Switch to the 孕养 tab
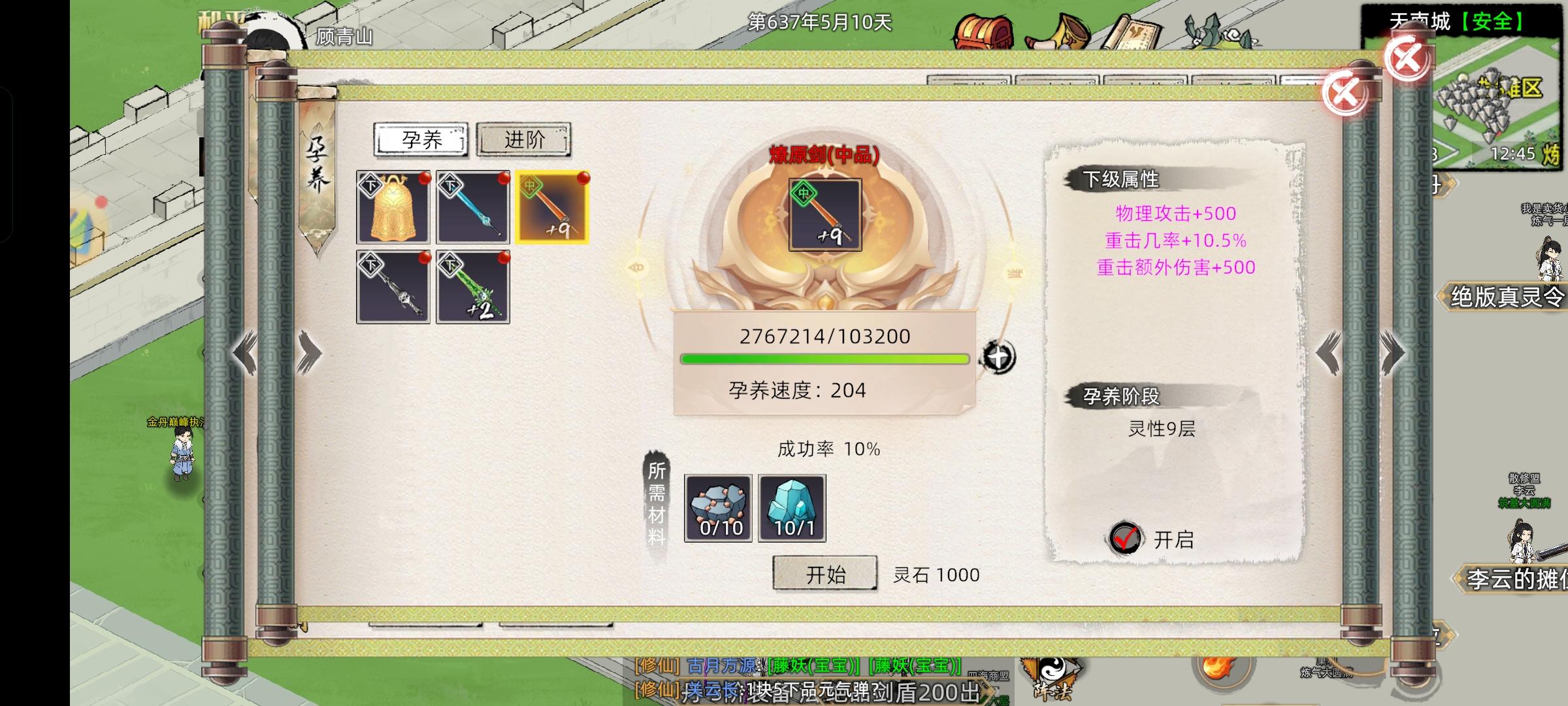This screenshot has height=706, width=1568. [420, 140]
